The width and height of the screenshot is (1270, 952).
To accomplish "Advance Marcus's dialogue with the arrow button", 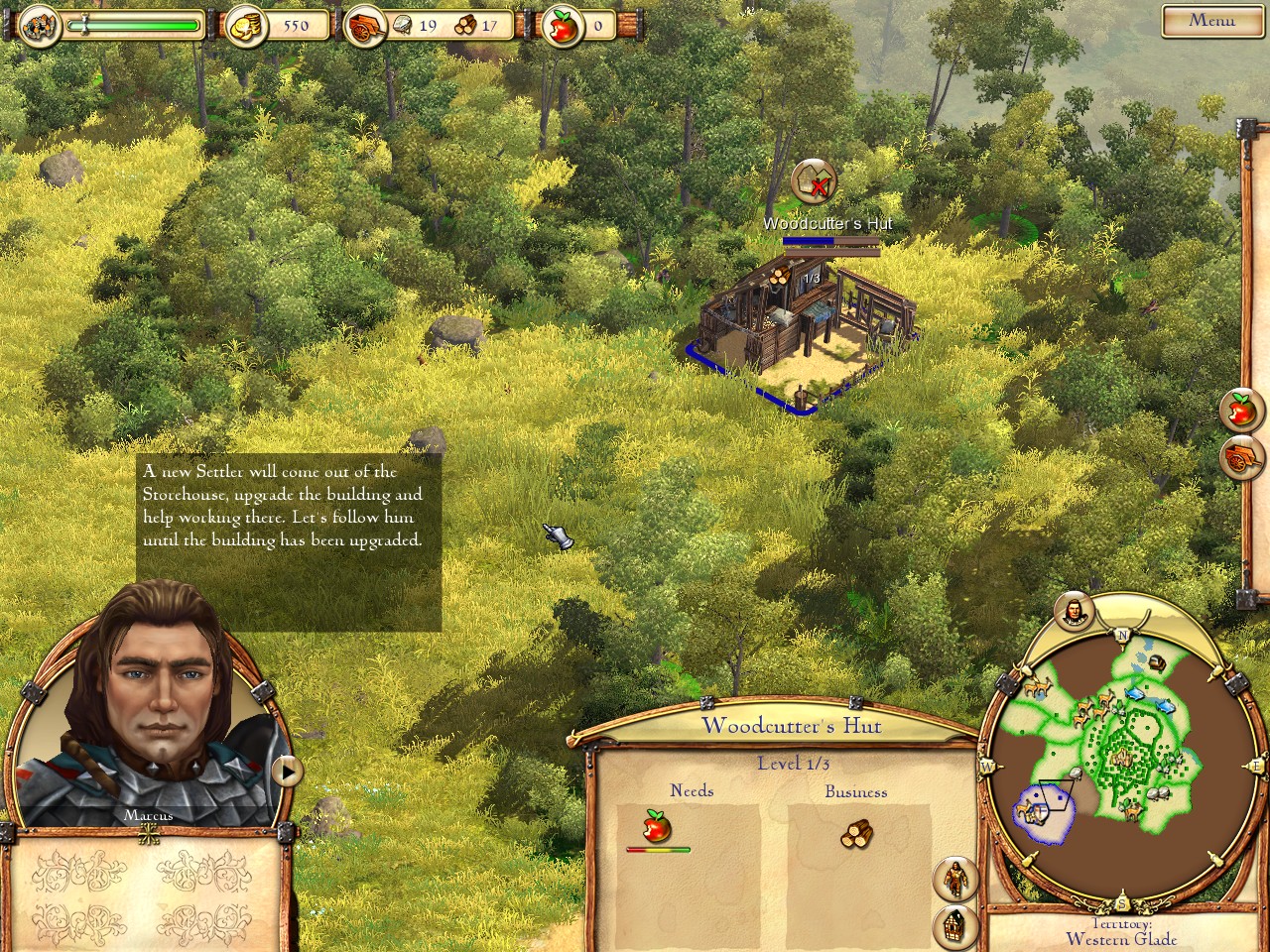I will click(287, 771).
